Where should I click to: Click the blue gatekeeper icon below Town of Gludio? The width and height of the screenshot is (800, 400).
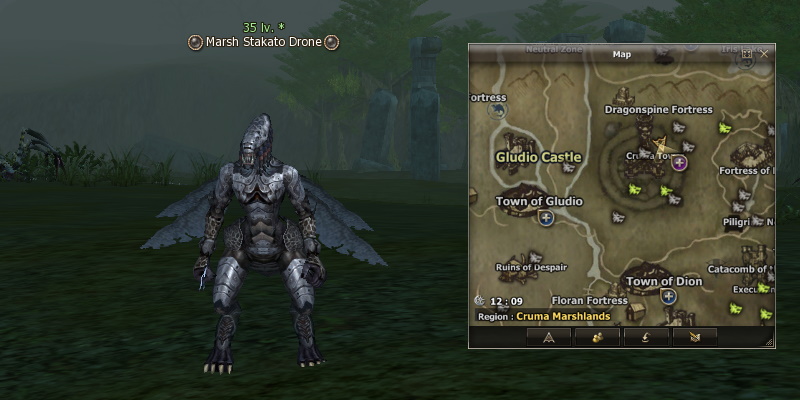[545, 217]
